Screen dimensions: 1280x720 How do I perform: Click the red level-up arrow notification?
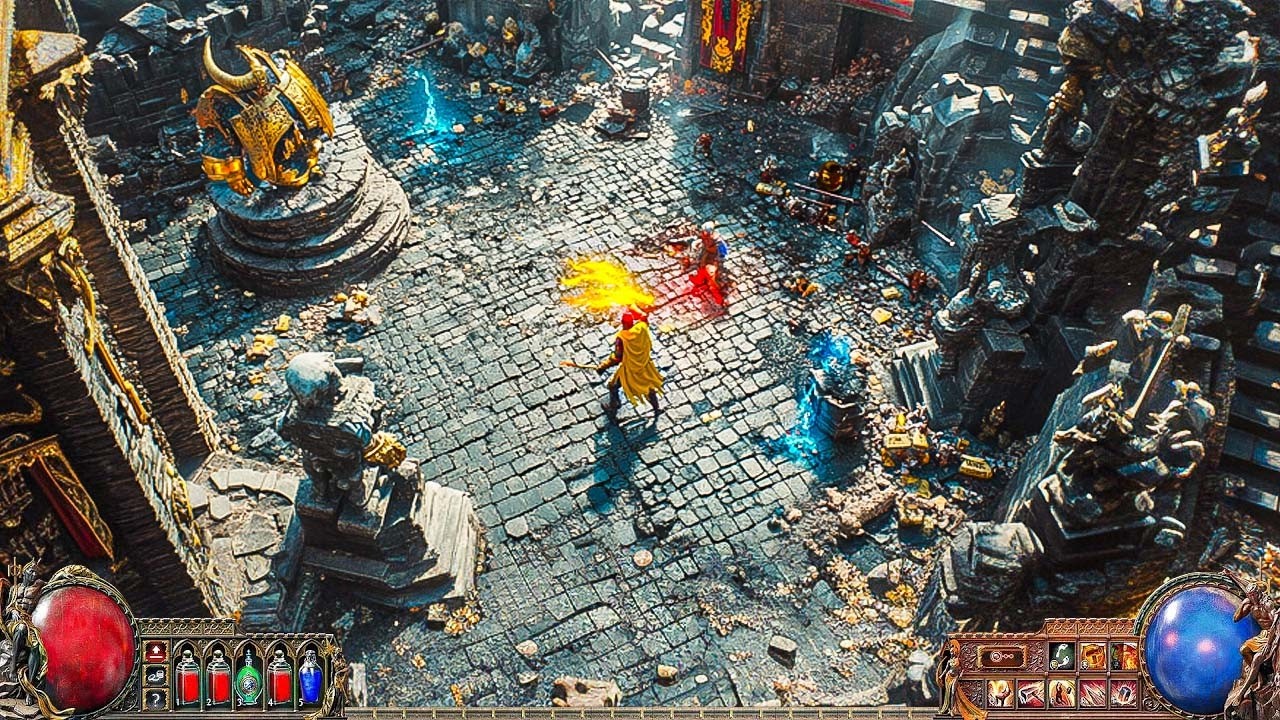point(156,652)
